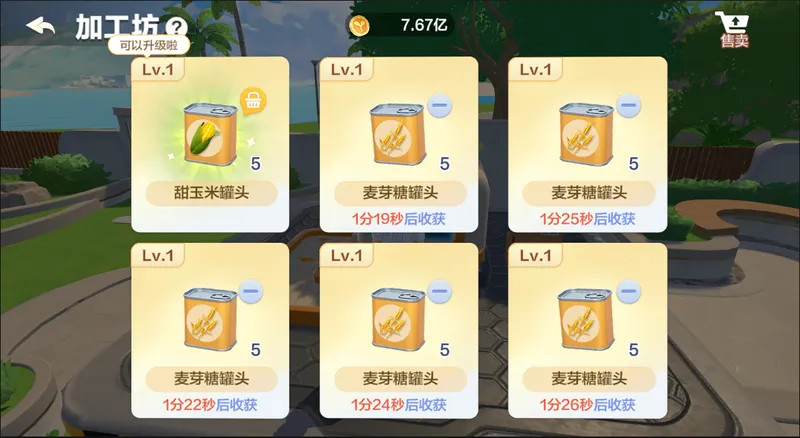Viewport: 800px width, 438px height.
Task: Tap the 可以升级啦 upgrade bubble
Action: [149, 46]
